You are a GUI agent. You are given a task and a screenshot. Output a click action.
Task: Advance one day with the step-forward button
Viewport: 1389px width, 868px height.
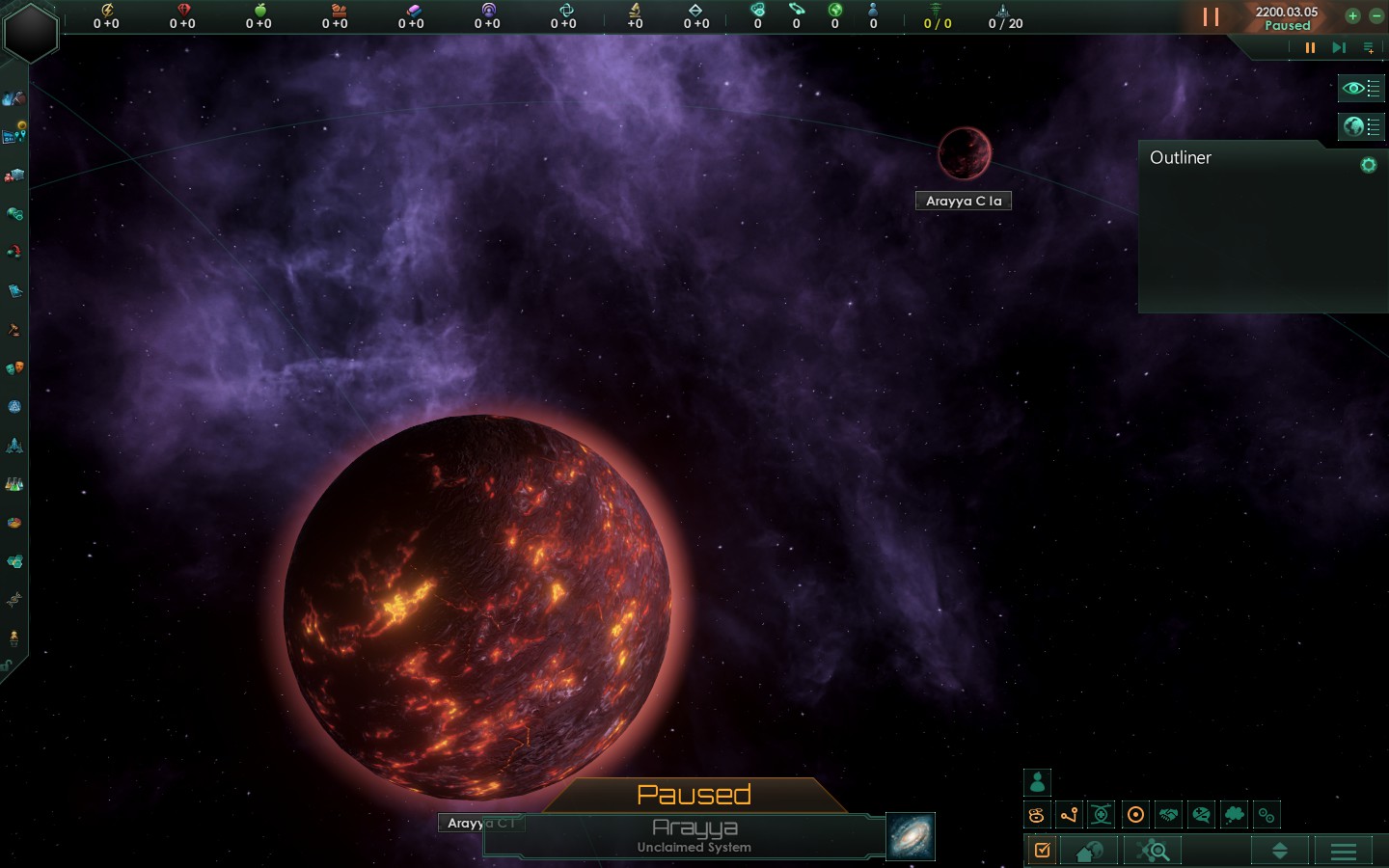point(1339,47)
